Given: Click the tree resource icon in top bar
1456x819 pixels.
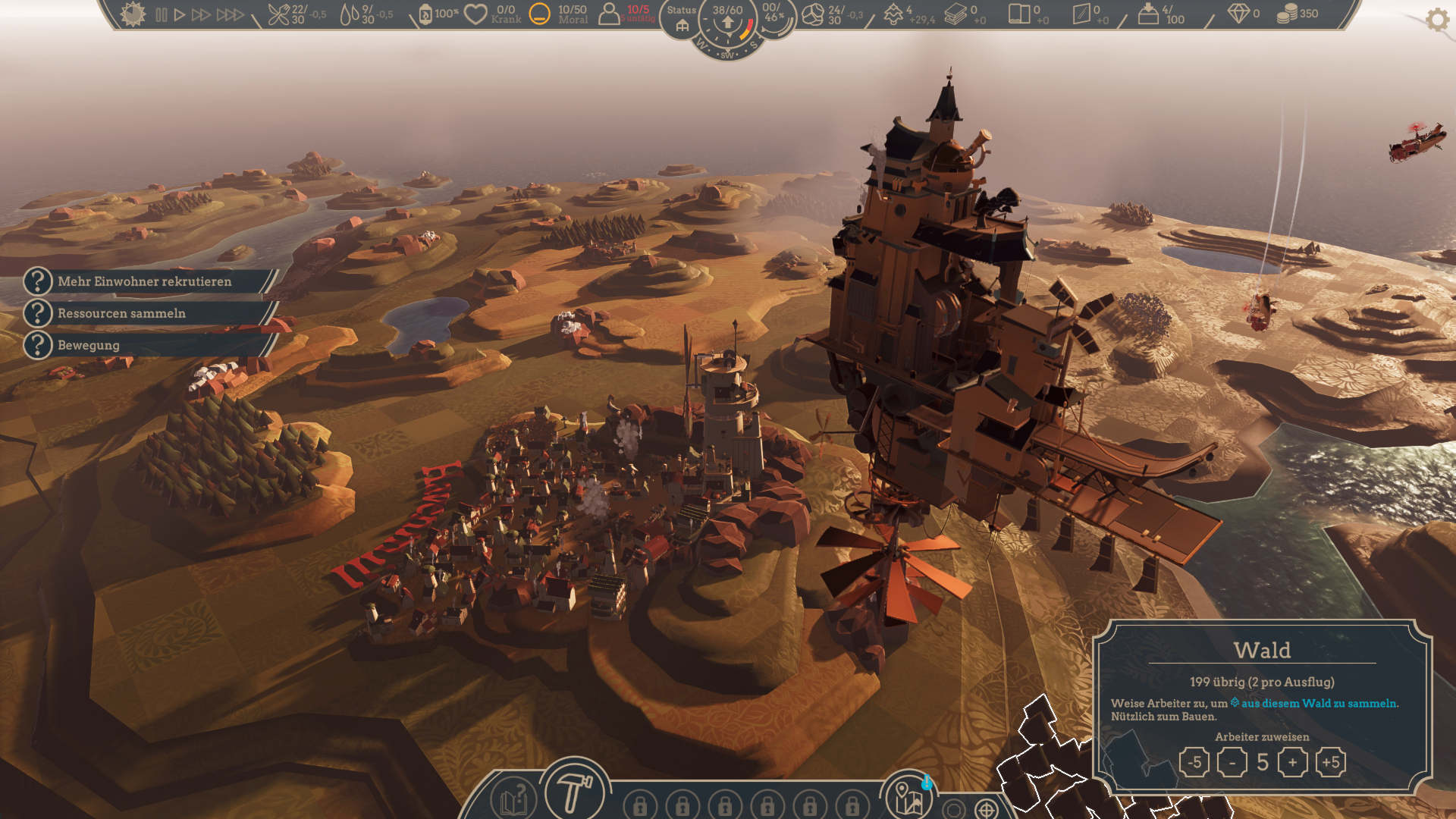Looking at the screenshot, I should tap(891, 13).
